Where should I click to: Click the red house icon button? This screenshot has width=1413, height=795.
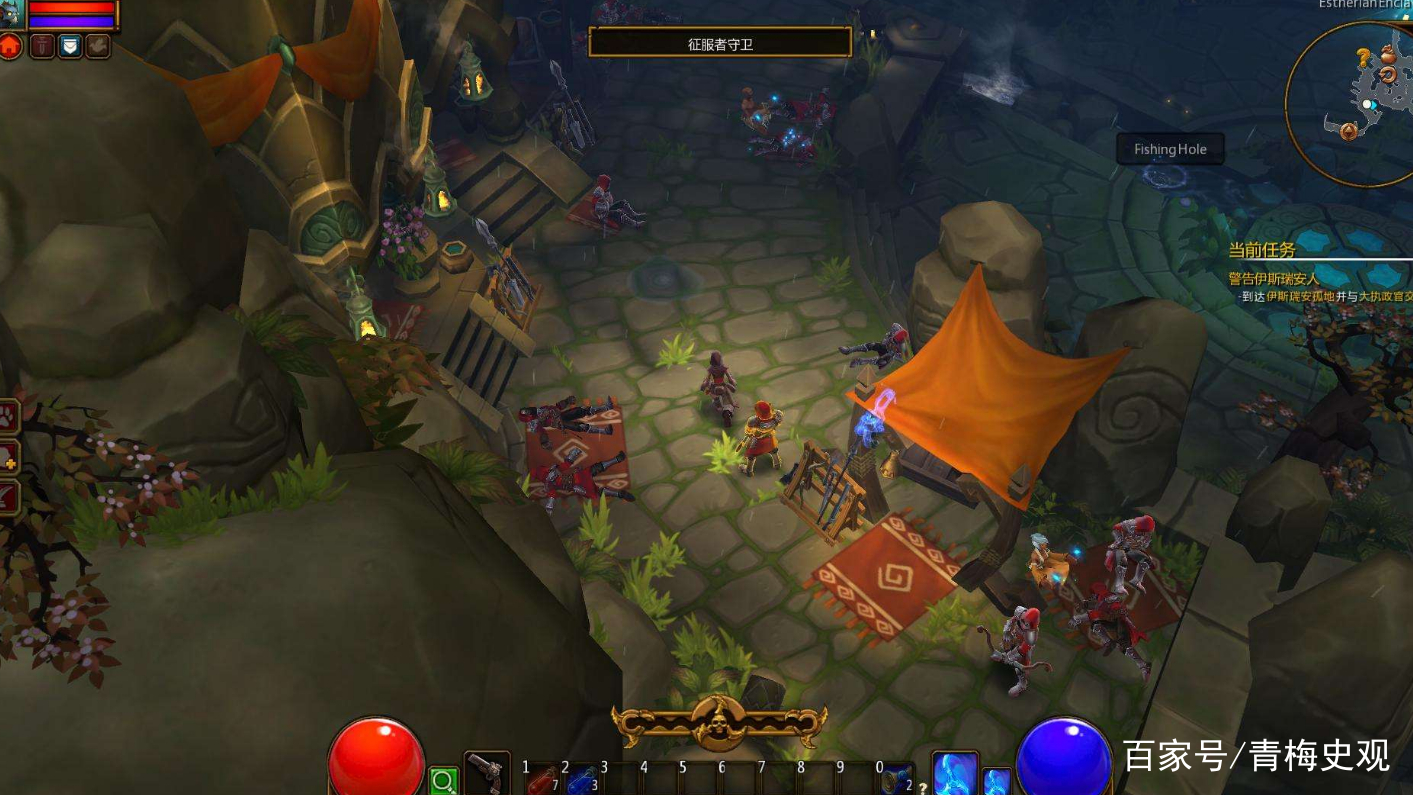(x=10, y=45)
